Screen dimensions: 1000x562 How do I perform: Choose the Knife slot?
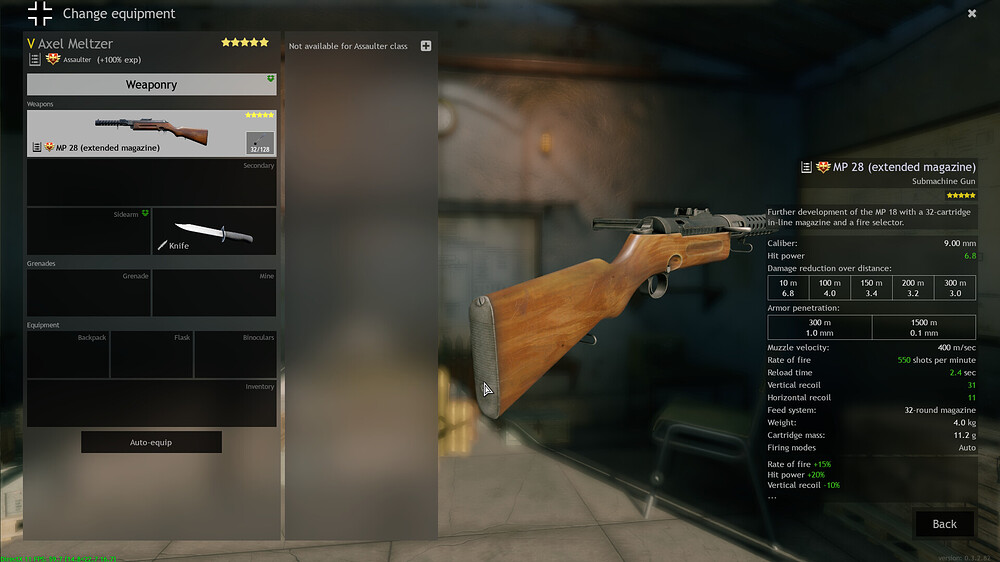(x=214, y=231)
